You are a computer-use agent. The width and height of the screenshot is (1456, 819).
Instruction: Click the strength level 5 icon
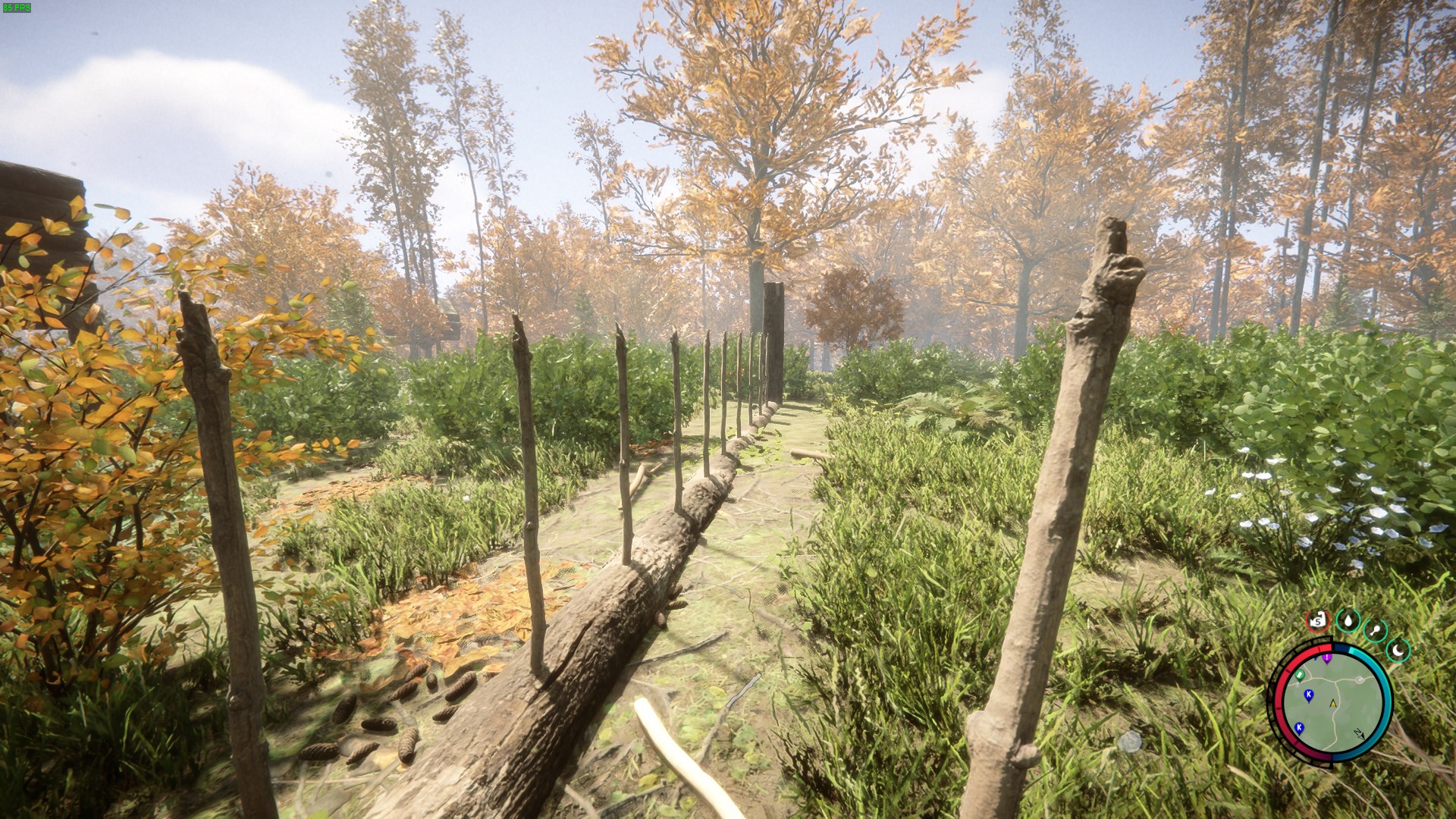[x=1318, y=621]
